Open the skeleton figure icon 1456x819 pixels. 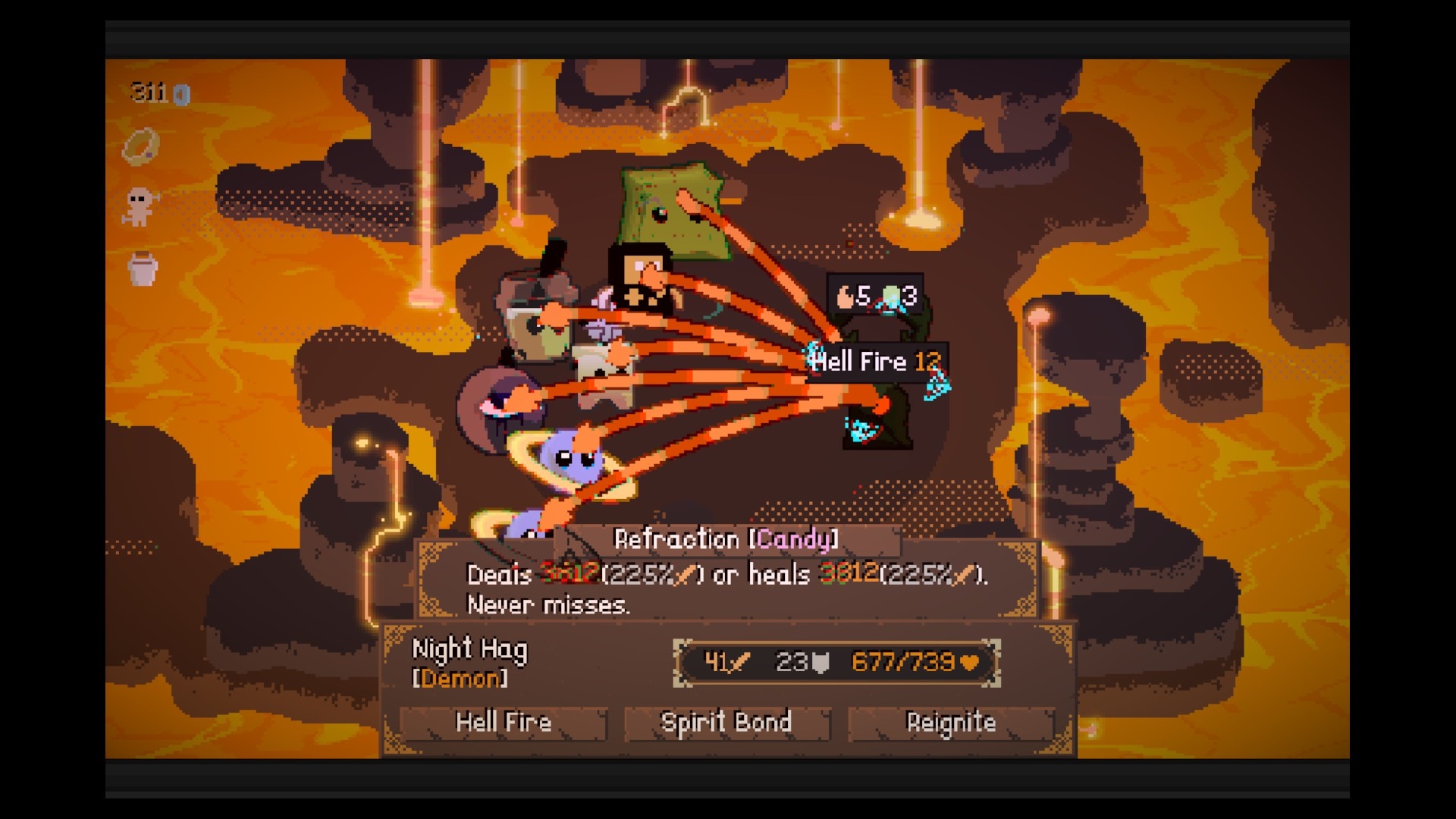[x=140, y=206]
